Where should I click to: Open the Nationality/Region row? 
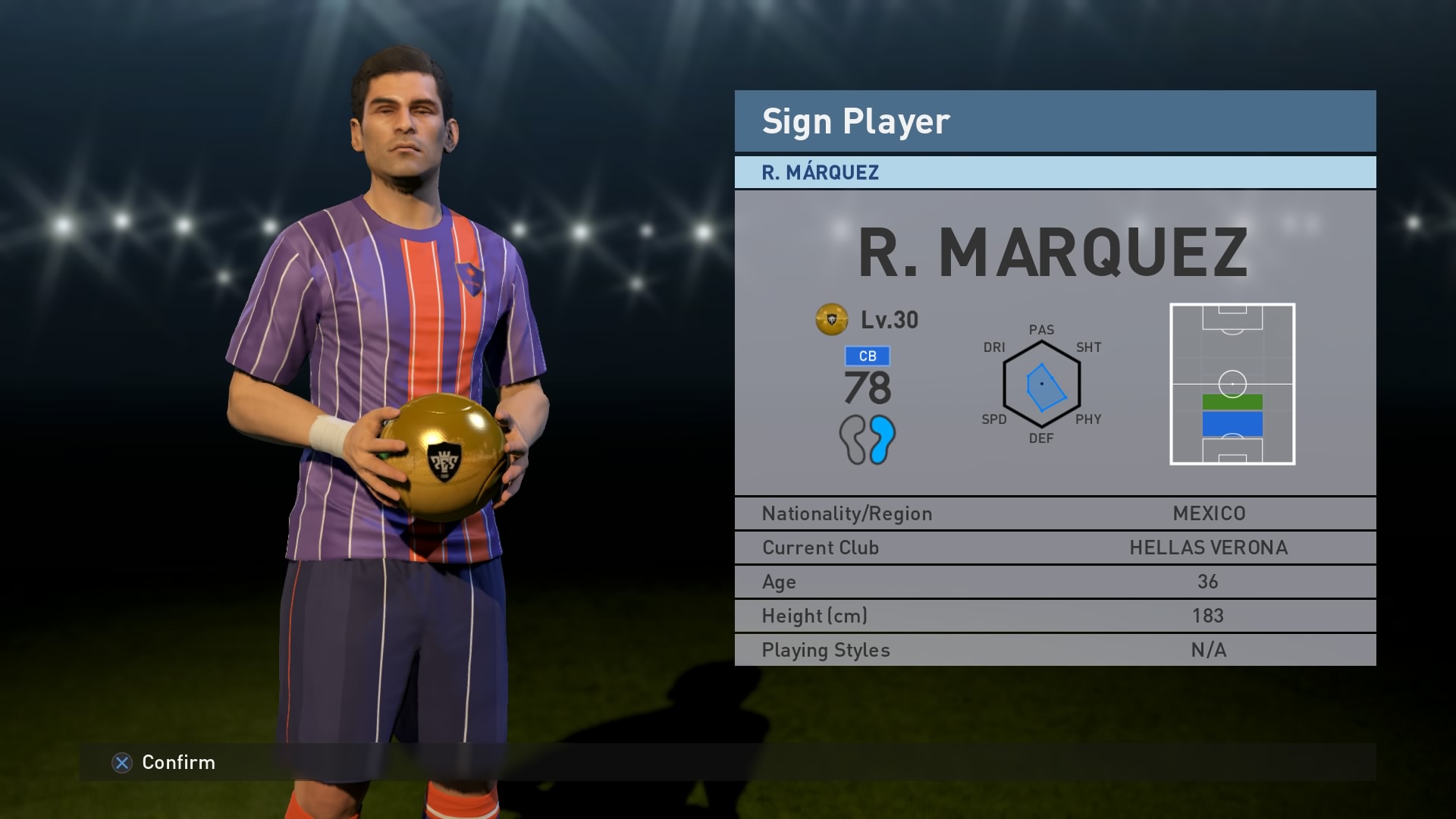tap(1054, 513)
